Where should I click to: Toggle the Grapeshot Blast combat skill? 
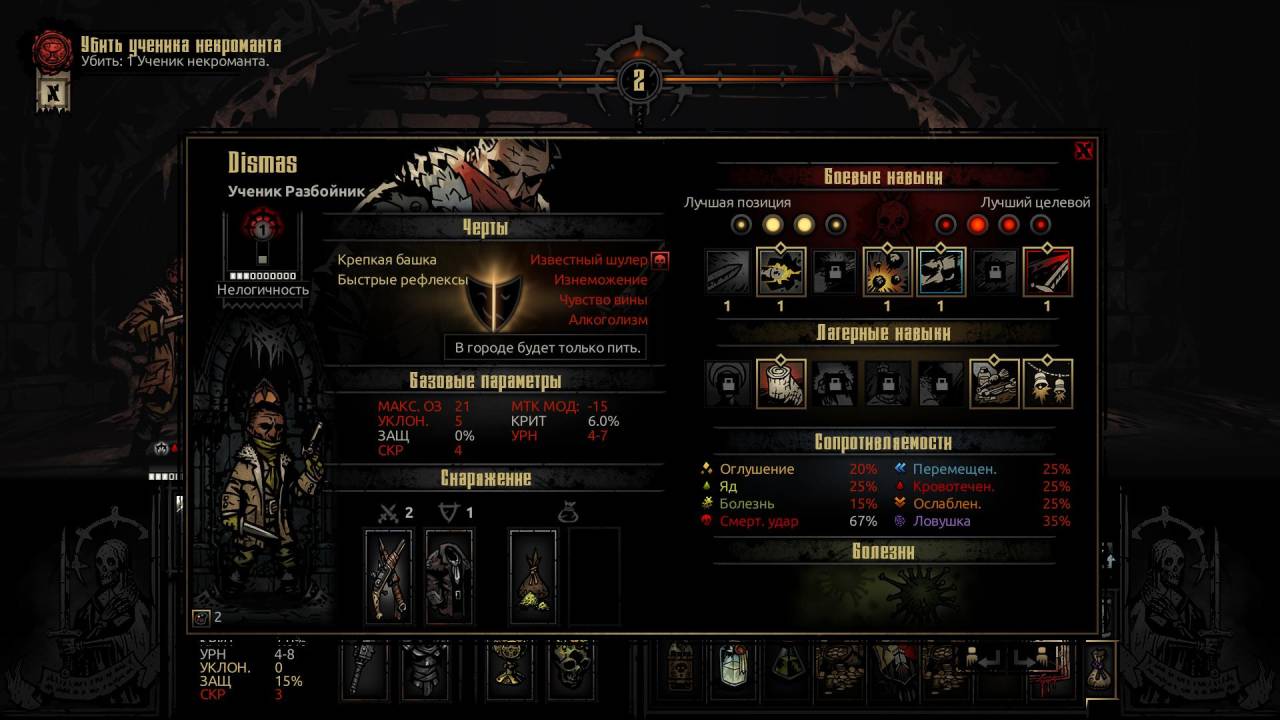[x=887, y=272]
